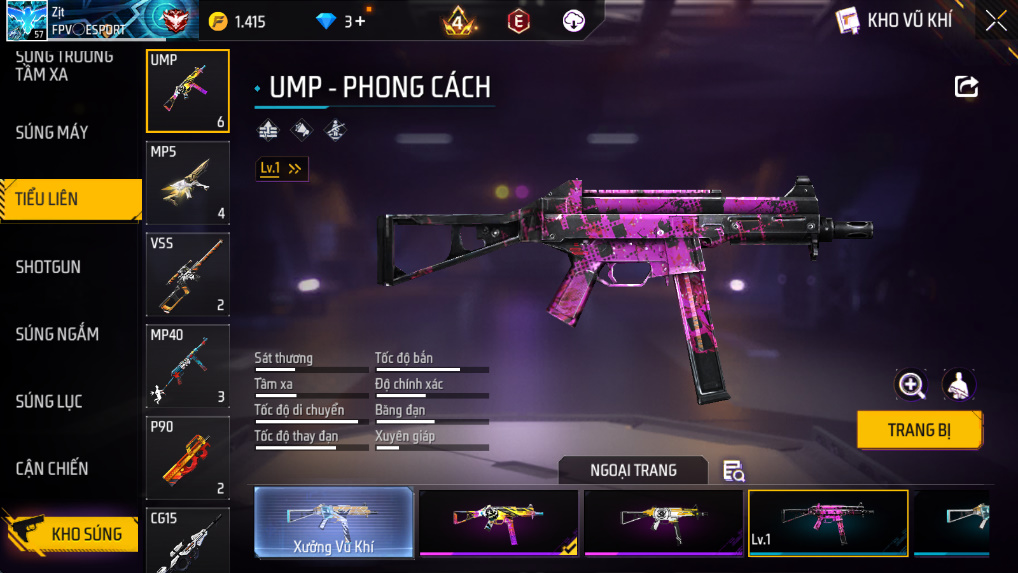Switch to the SÚNG MÁY category
1018x573 pixels.
coord(52,132)
